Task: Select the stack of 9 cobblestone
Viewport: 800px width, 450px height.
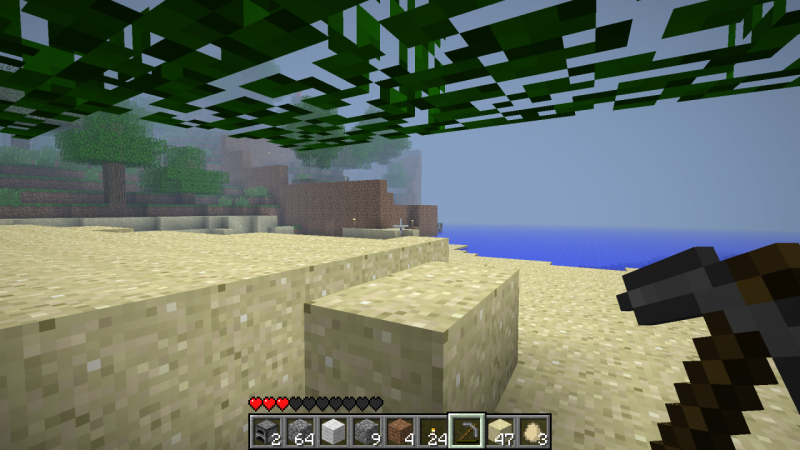Action: click(366, 431)
